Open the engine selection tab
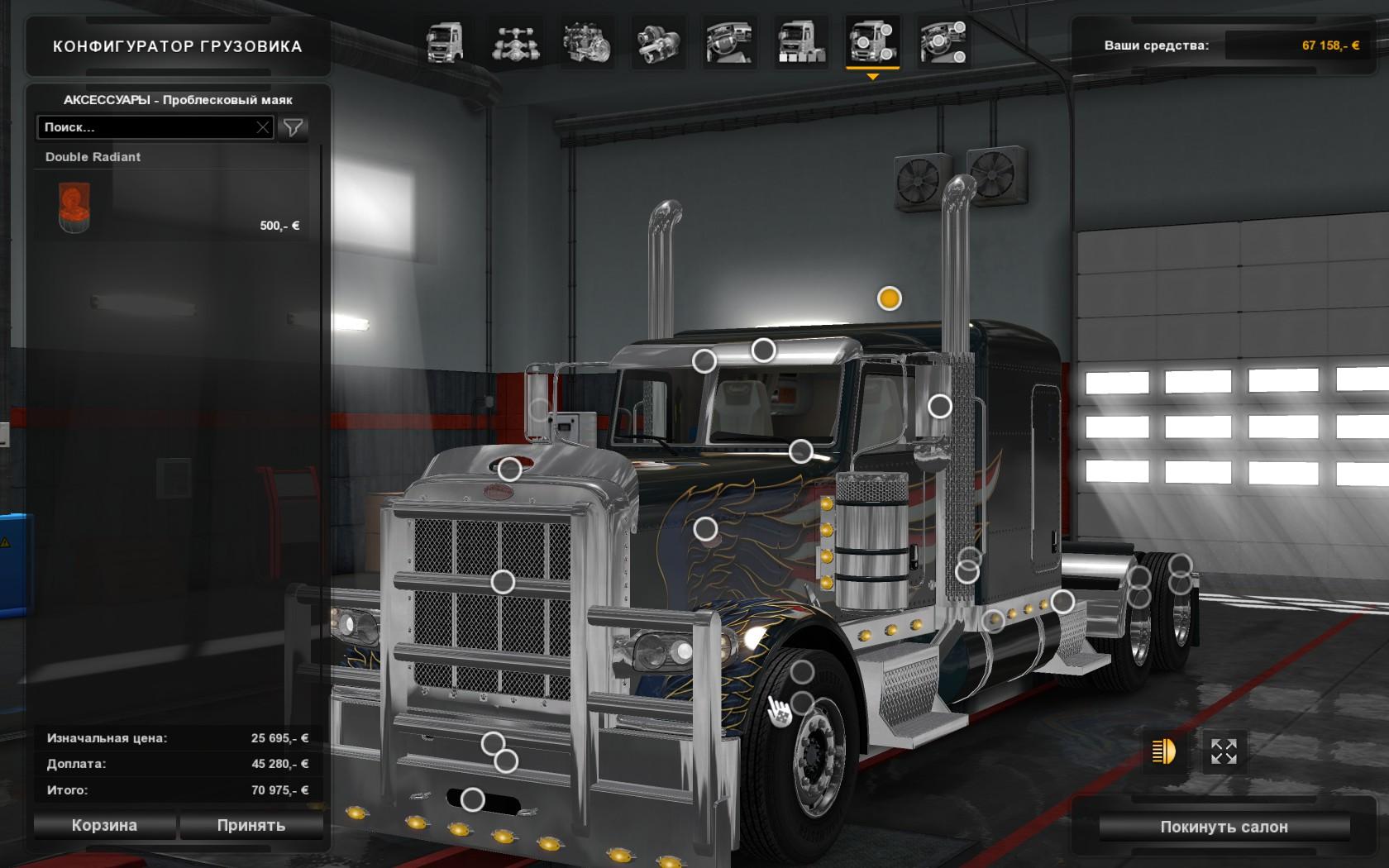 click(586, 42)
